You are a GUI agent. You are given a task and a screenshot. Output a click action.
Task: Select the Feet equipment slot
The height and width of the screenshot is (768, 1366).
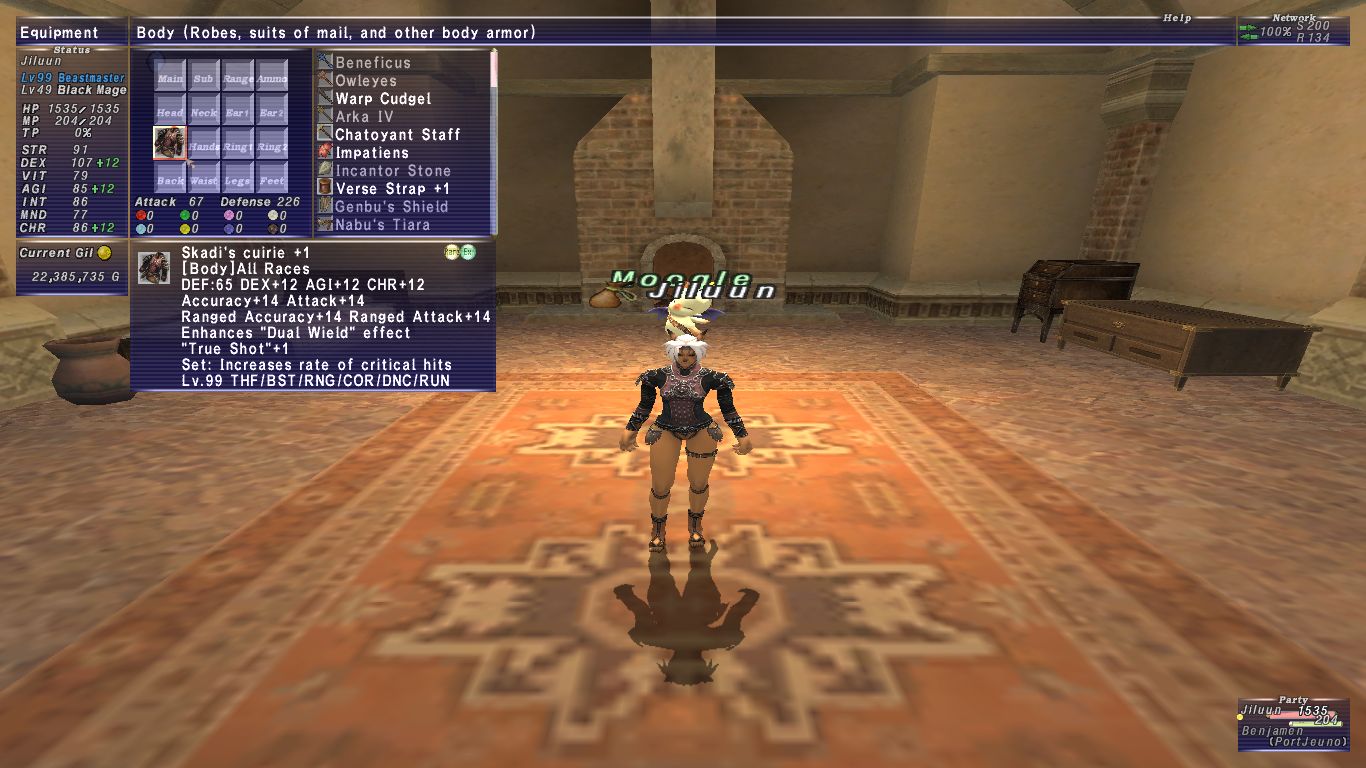click(x=272, y=179)
